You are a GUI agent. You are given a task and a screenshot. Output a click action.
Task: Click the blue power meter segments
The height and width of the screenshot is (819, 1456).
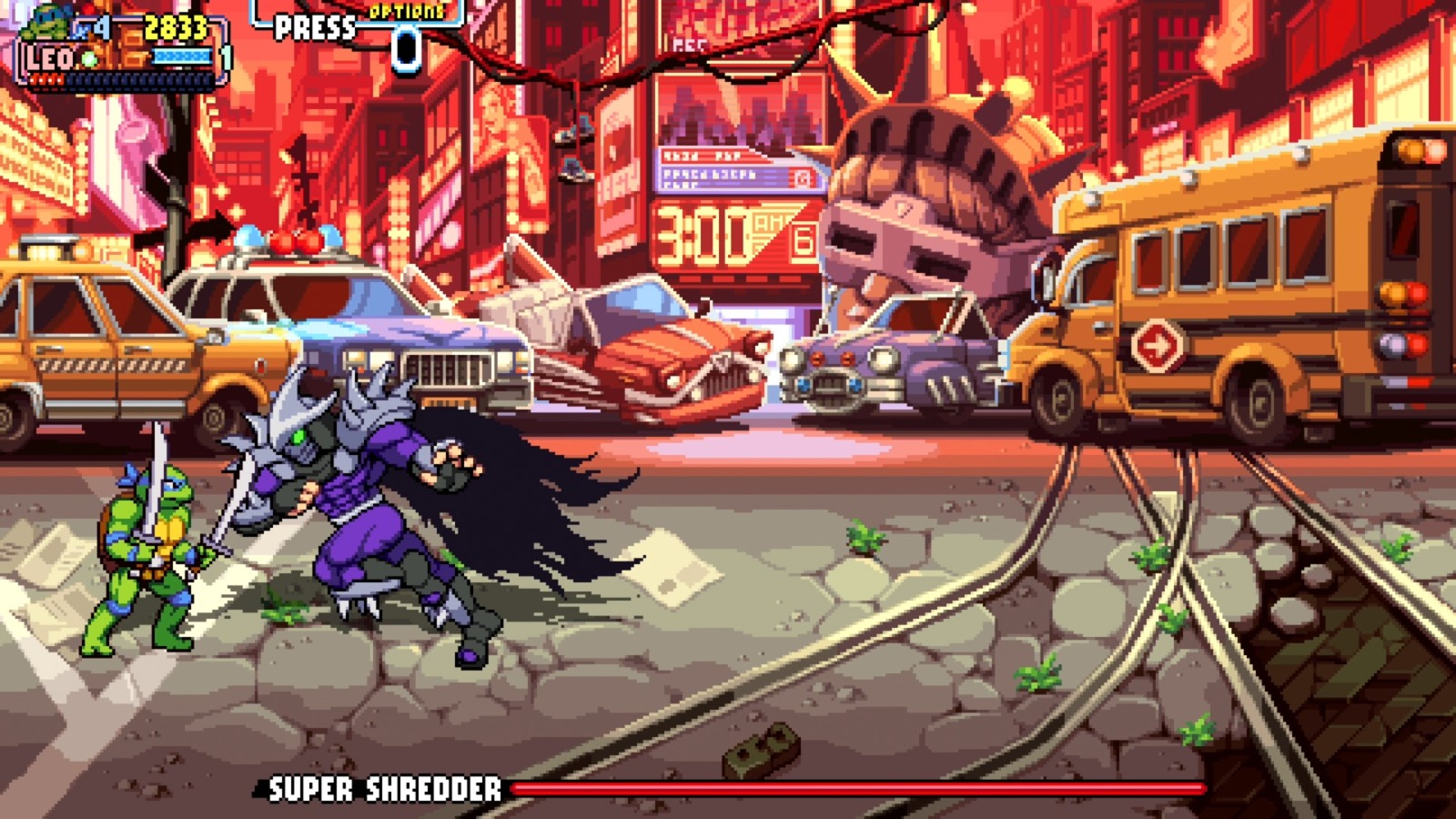pyautogui.click(x=182, y=55)
